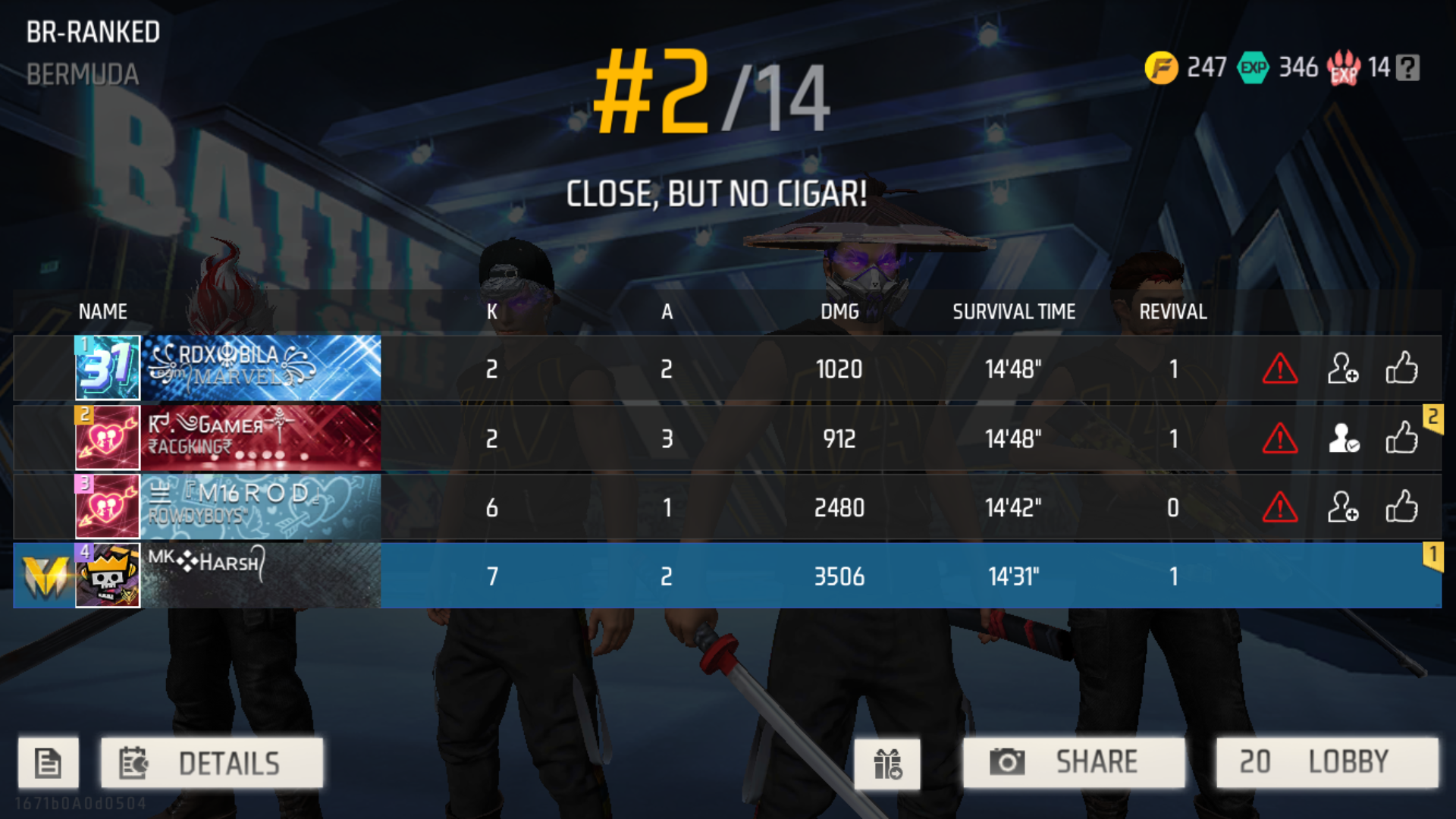This screenshot has width=1456, height=819.
Task: Click the pet EXP paw icon
Action: pos(1342,68)
